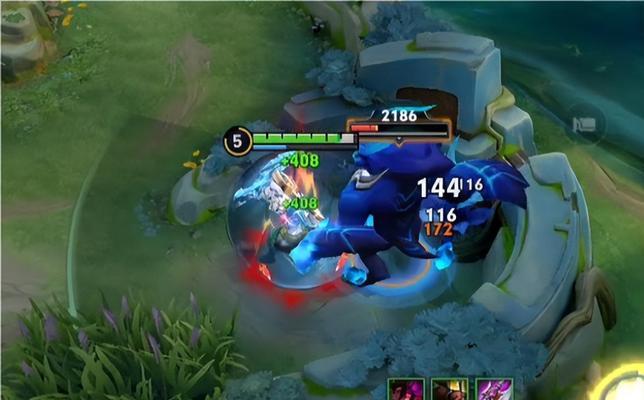Select the purple axe item icon
Screen dimensions: 644x400
[494, 390]
